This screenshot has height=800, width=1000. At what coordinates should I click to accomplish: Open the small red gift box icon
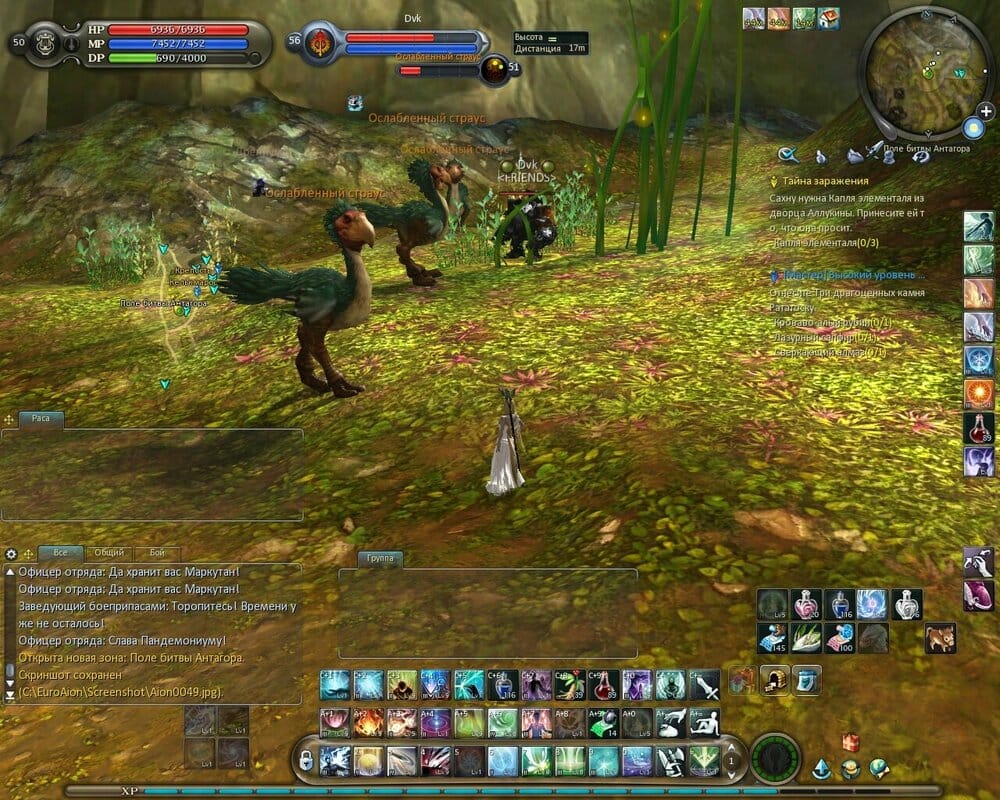pos(850,741)
